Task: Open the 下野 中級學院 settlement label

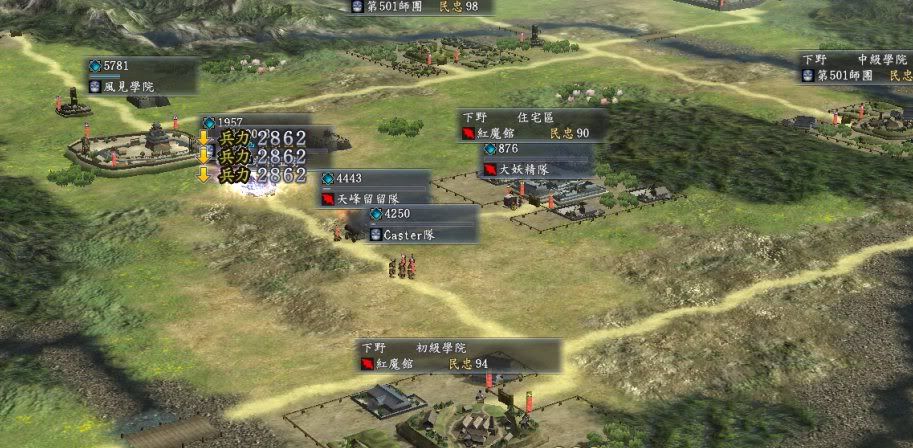Action: click(x=856, y=68)
